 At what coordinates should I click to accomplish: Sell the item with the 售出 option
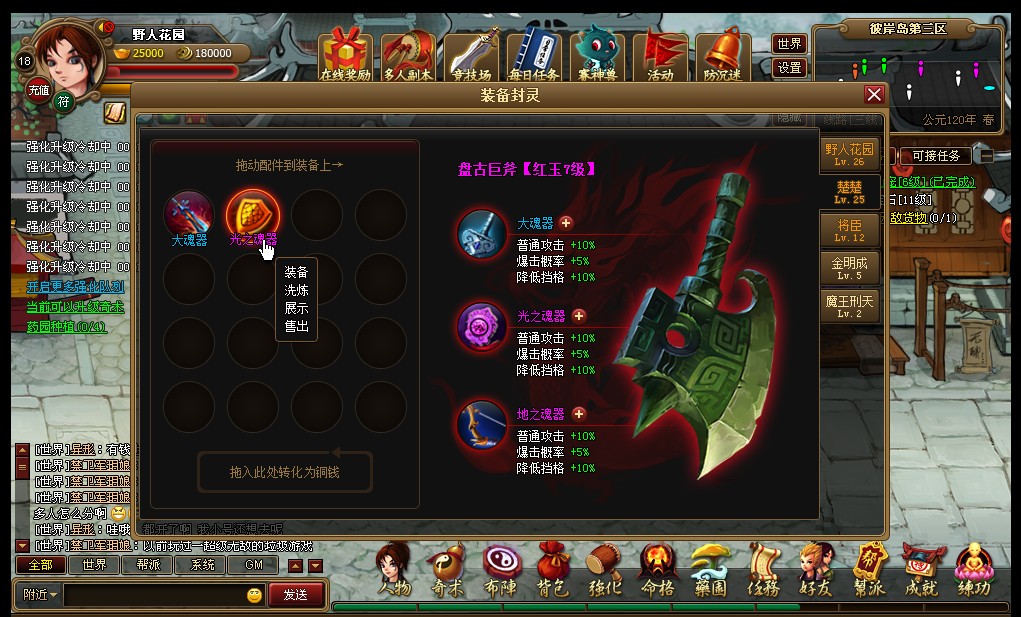pos(296,326)
